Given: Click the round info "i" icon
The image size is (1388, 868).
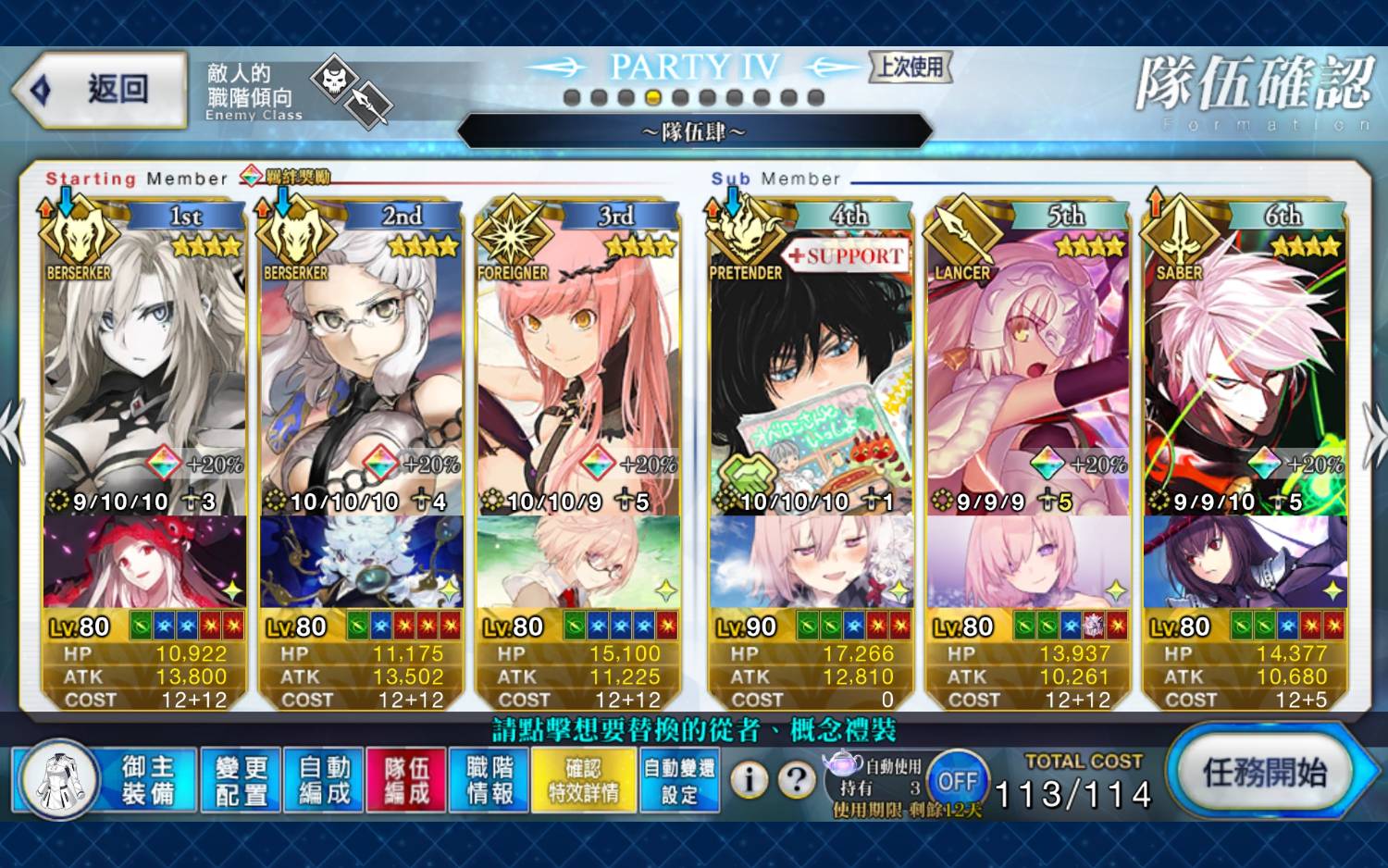Looking at the screenshot, I should click(x=749, y=781).
